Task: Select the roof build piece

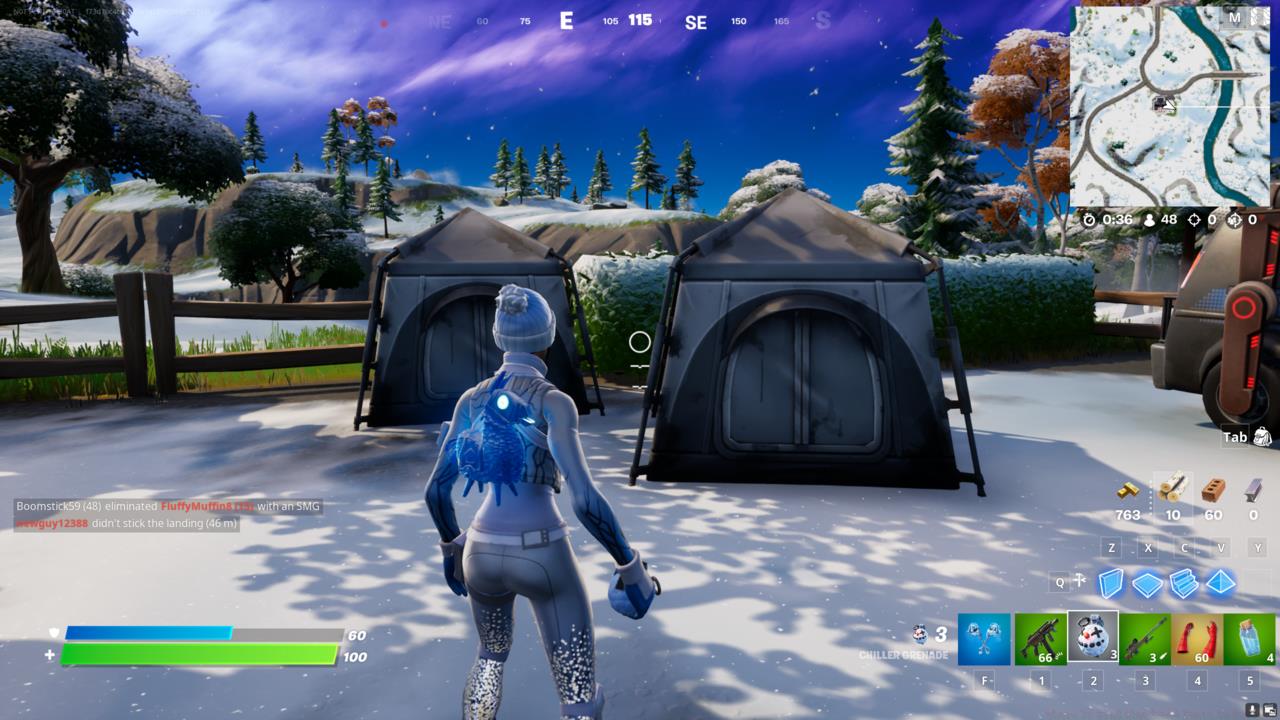Action: pos(1220,582)
